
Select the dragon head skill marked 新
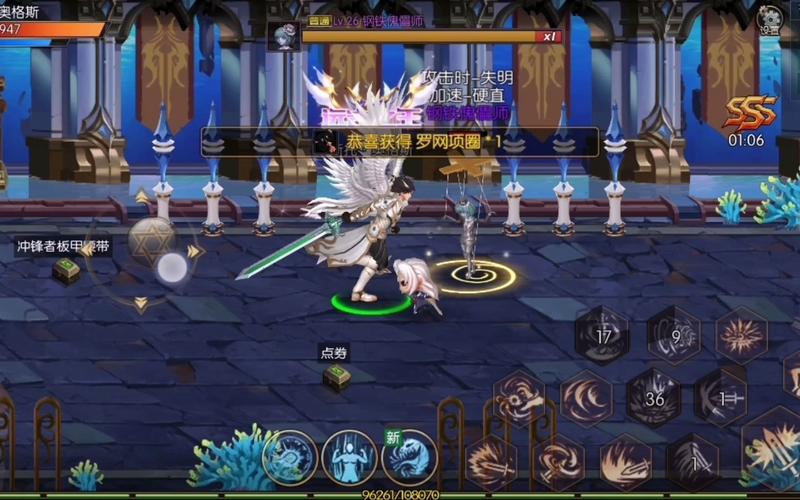click(x=410, y=457)
